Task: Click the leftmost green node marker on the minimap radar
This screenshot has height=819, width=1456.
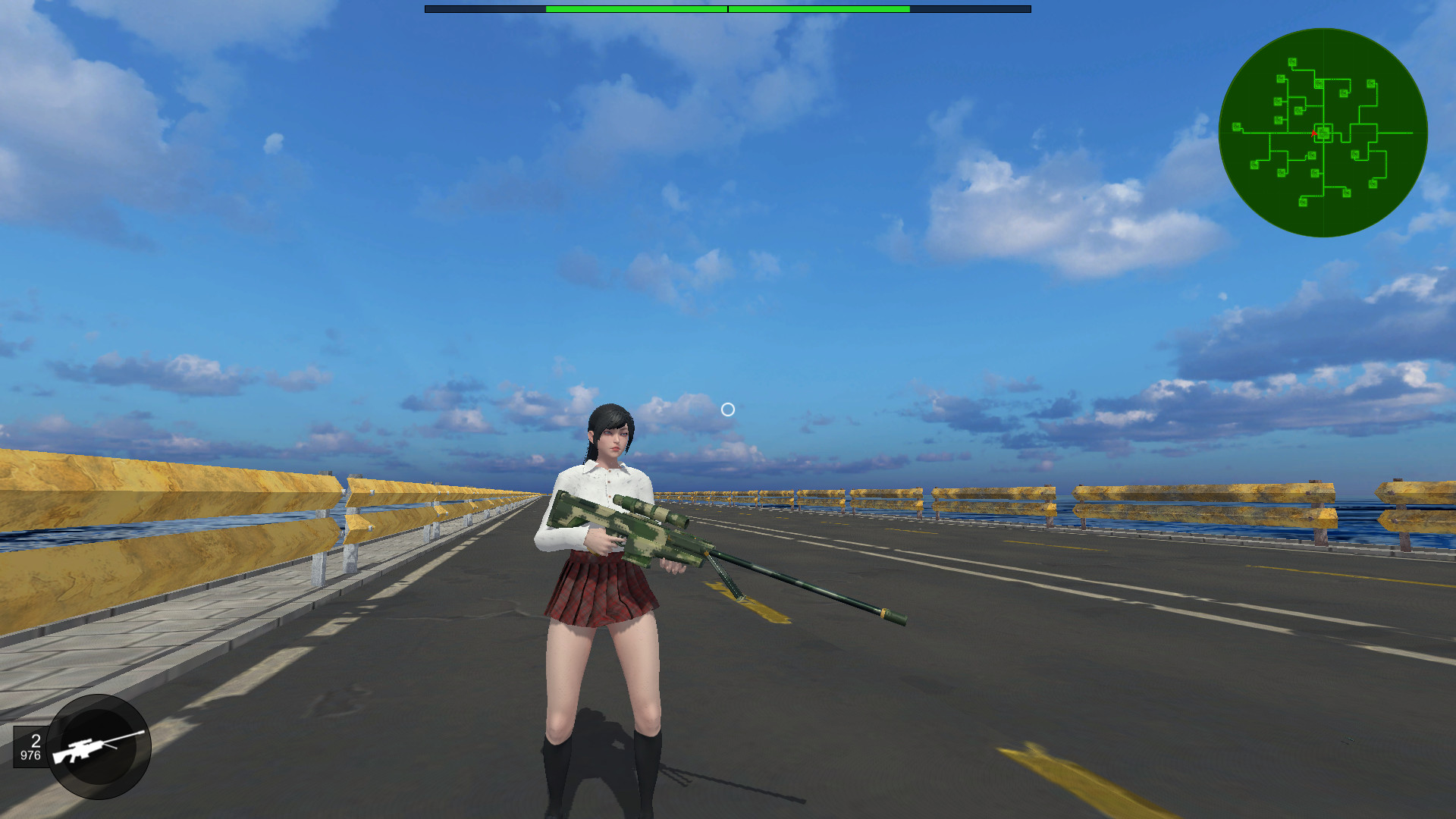Action: pyautogui.click(x=1237, y=126)
